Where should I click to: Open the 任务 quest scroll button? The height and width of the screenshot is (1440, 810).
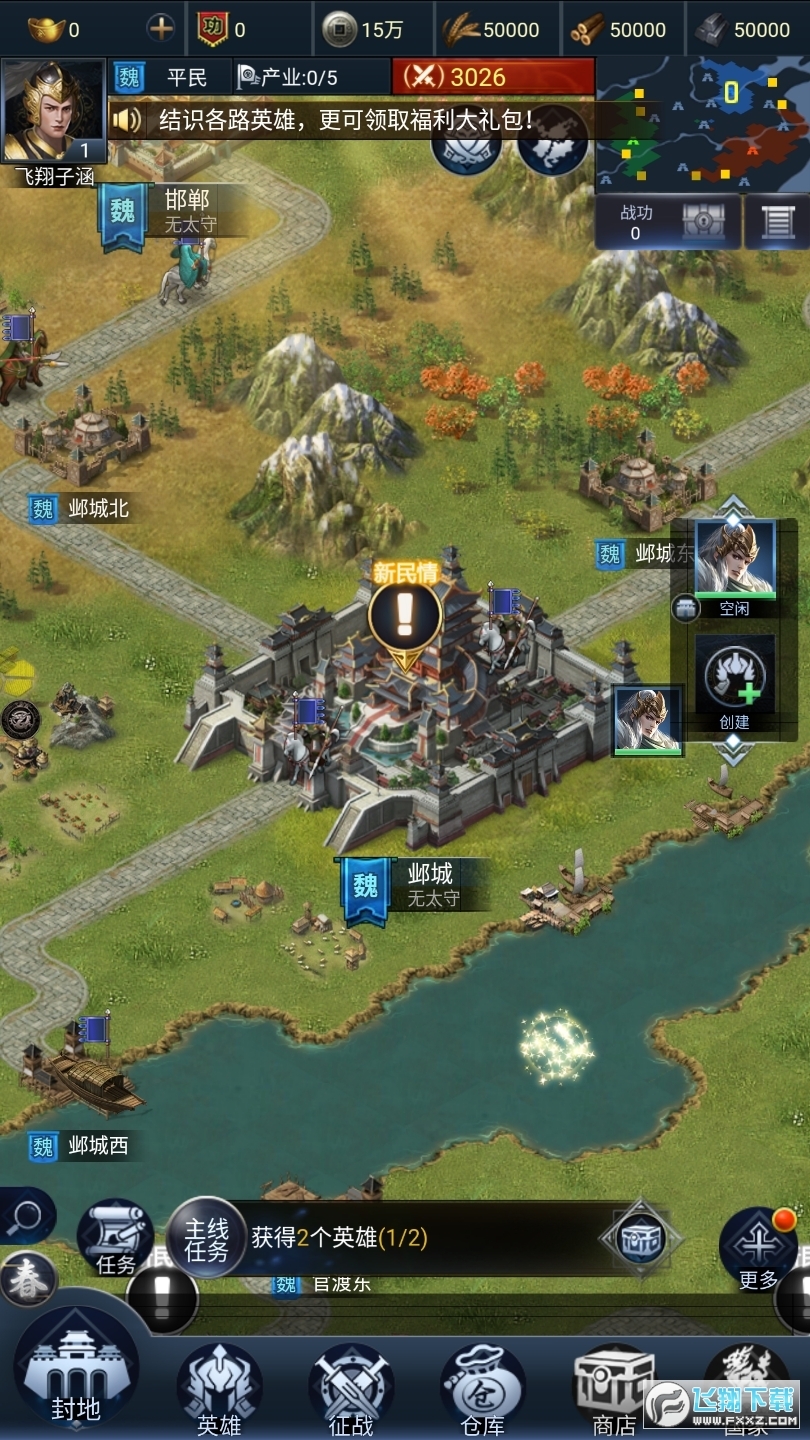[x=115, y=1238]
